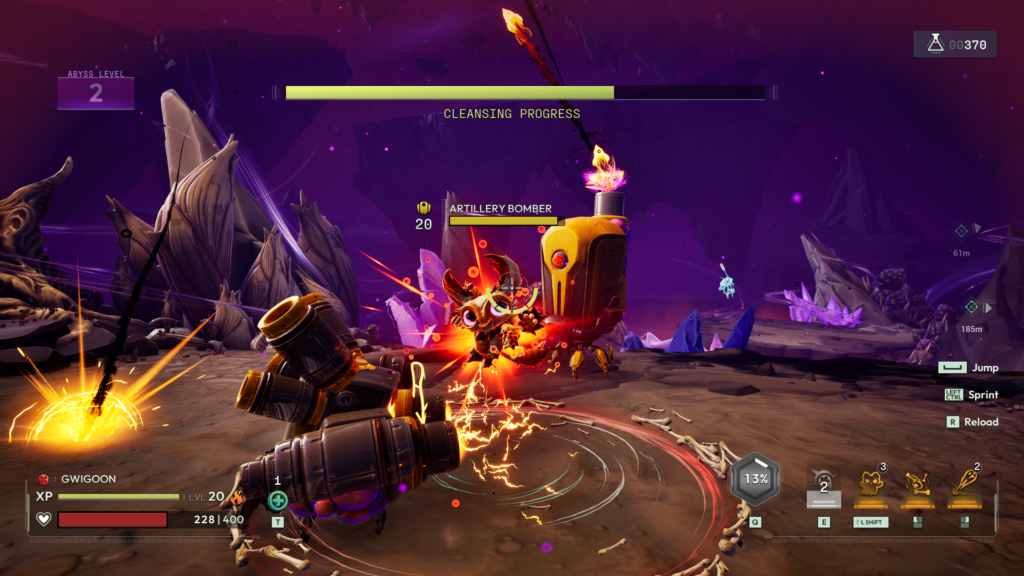1024x576 pixels.
Task: Select the 185m objective waypoint marker
Action: pyautogui.click(x=970, y=306)
